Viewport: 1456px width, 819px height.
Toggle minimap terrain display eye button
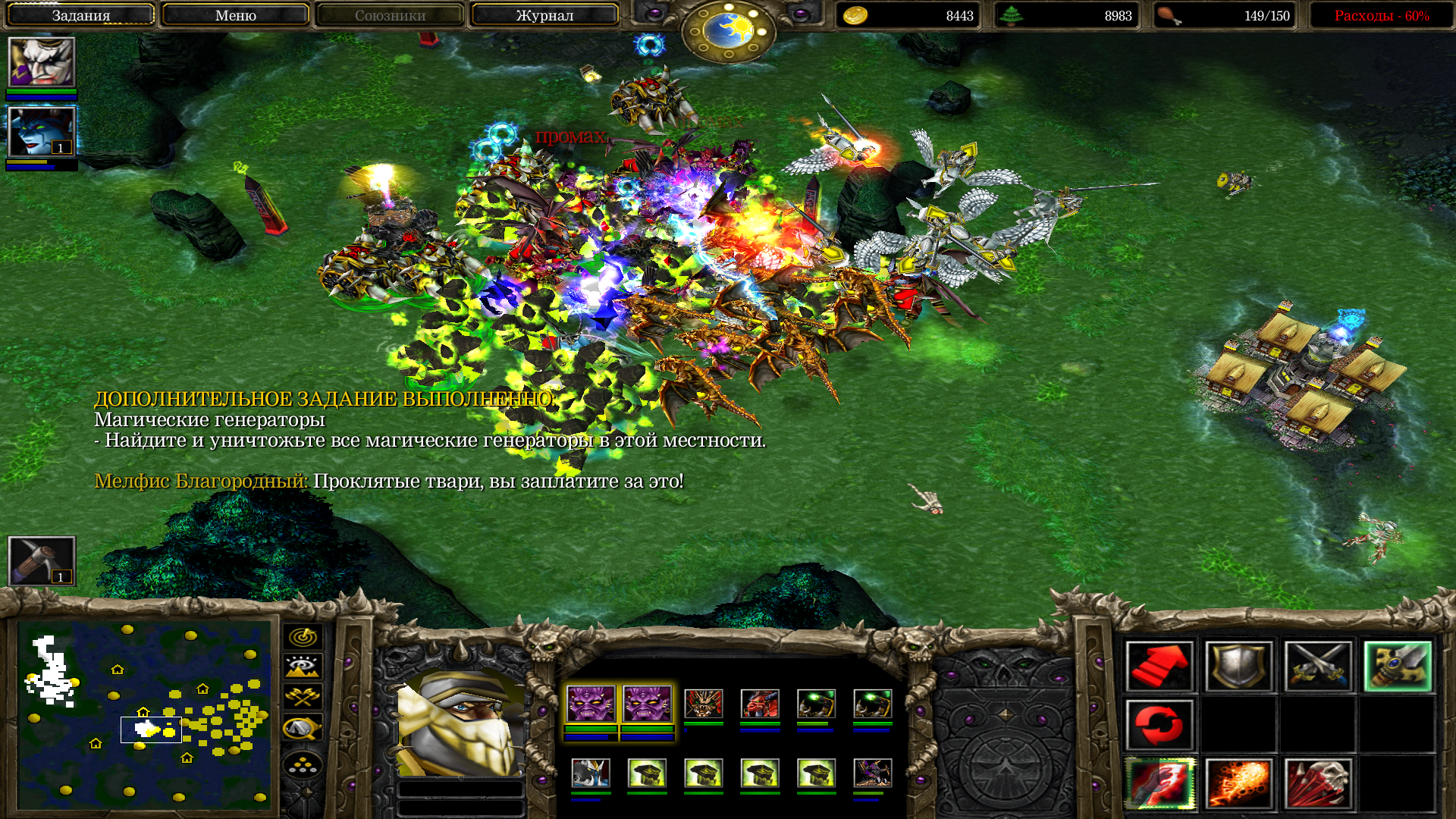[303, 667]
